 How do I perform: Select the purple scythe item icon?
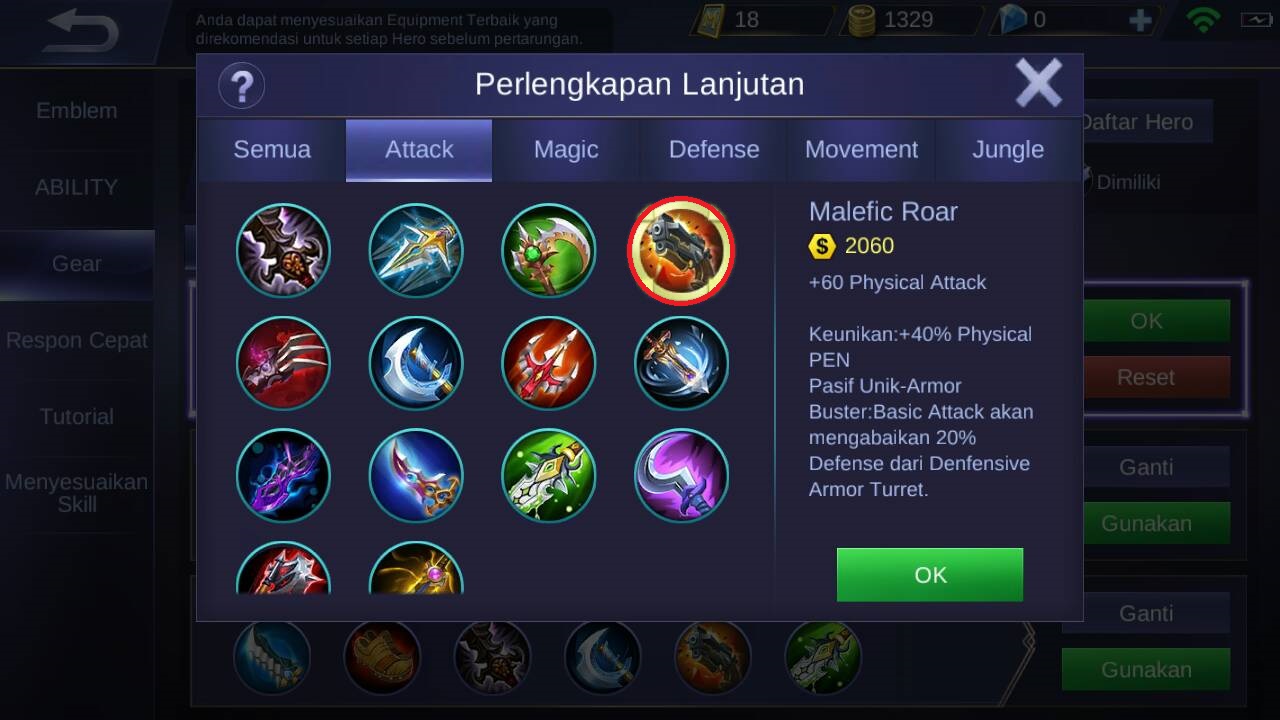tap(681, 476)
